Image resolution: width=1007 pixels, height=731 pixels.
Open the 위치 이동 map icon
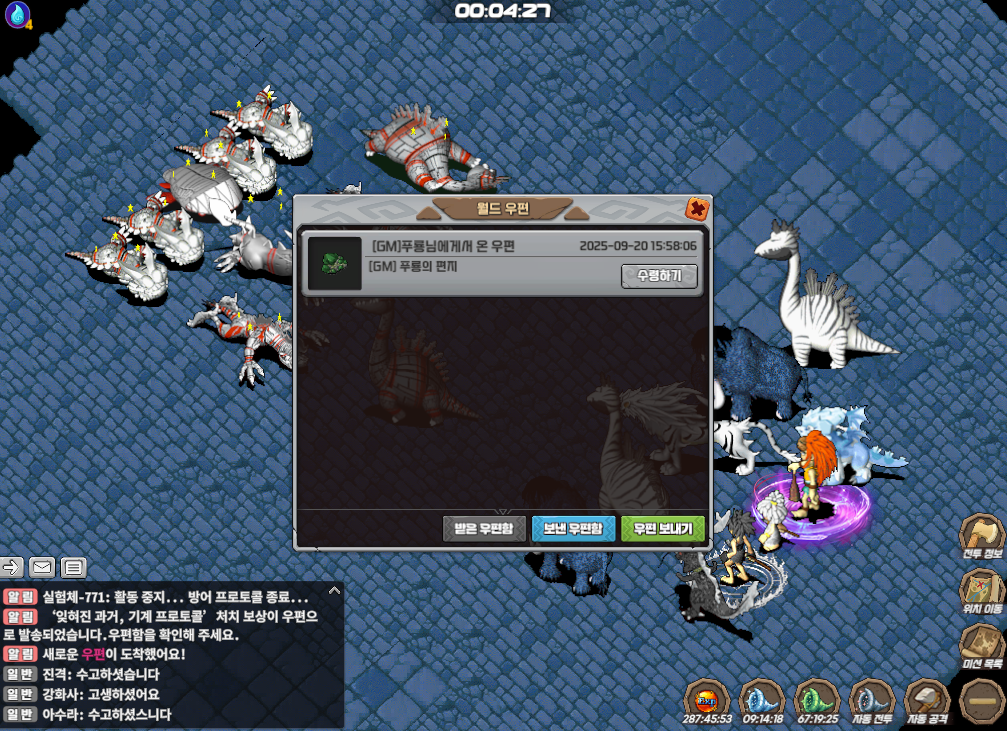[x=981, y=593]
